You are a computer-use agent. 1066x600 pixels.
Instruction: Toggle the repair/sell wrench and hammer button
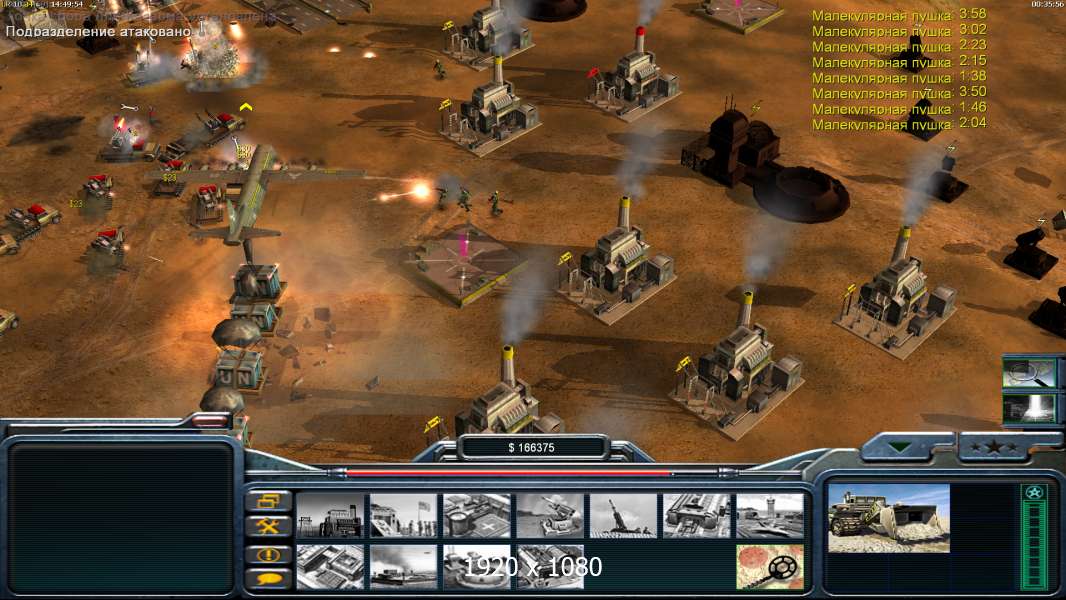coord(269,526)
